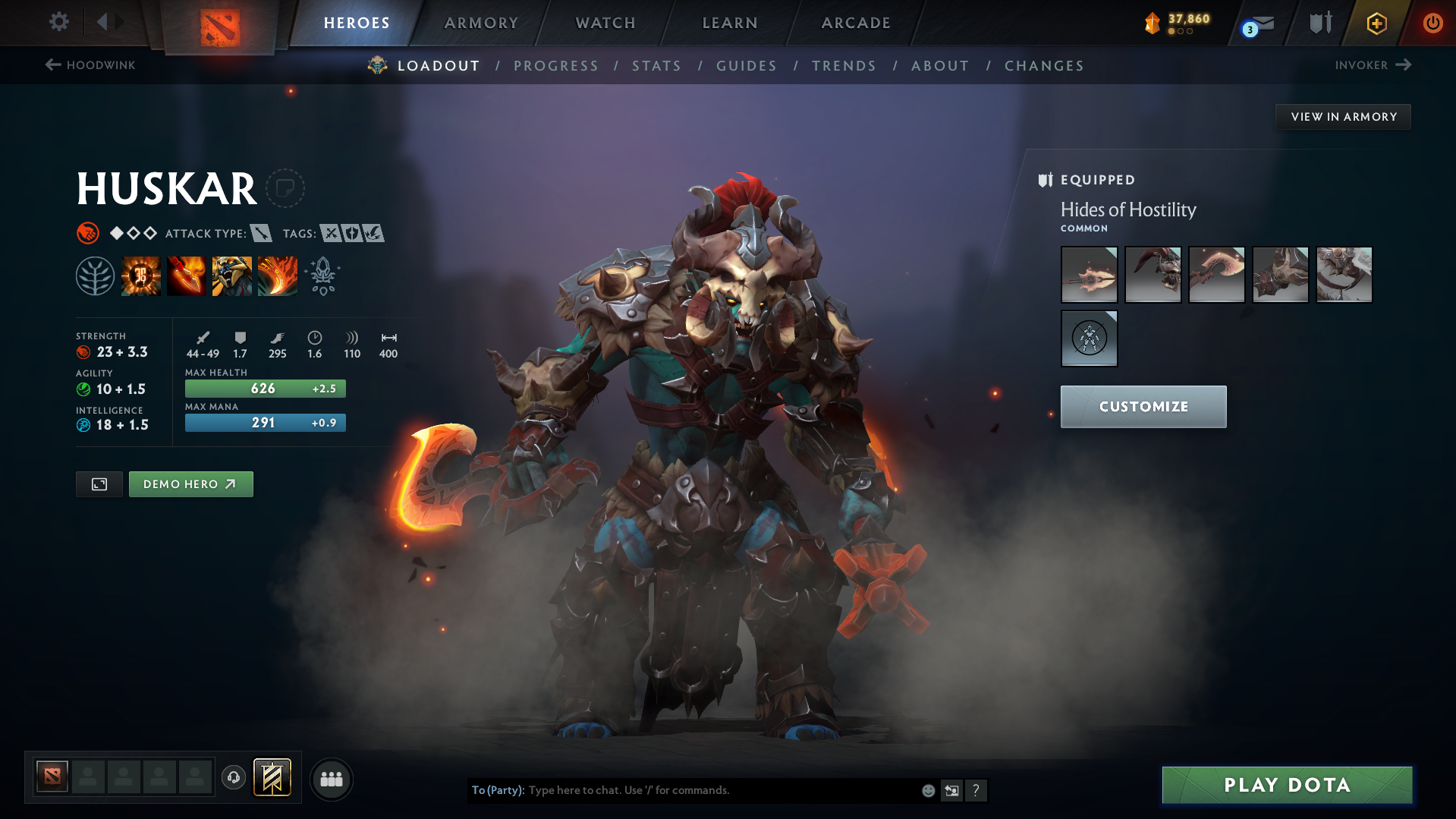Open the Inner Fire ability icon
Viewport: 1456px width, 819px height.
click(141, 276)
